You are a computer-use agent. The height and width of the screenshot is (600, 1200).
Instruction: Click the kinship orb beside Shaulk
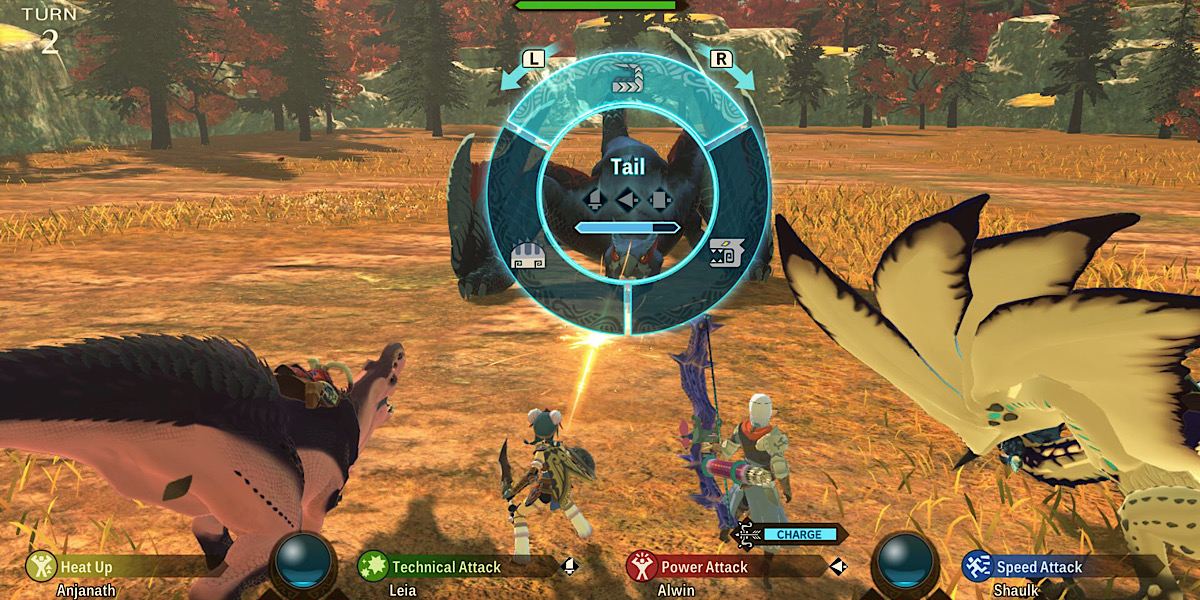[906, 560]
